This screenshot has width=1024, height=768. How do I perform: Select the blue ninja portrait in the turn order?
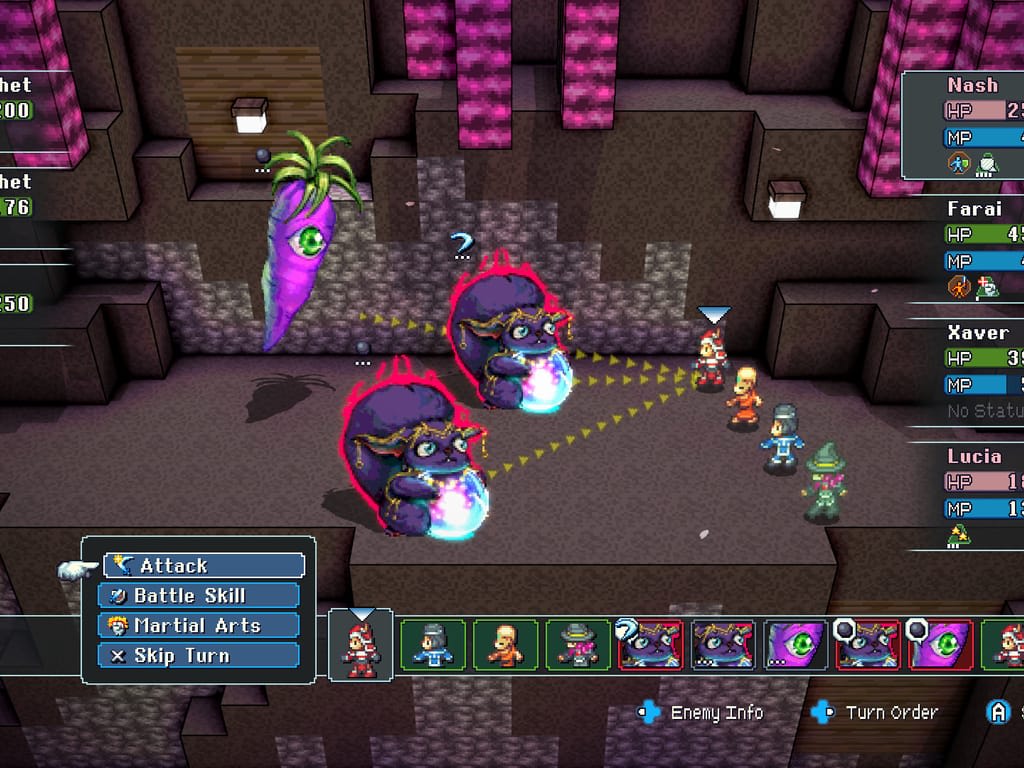[433, 644]
